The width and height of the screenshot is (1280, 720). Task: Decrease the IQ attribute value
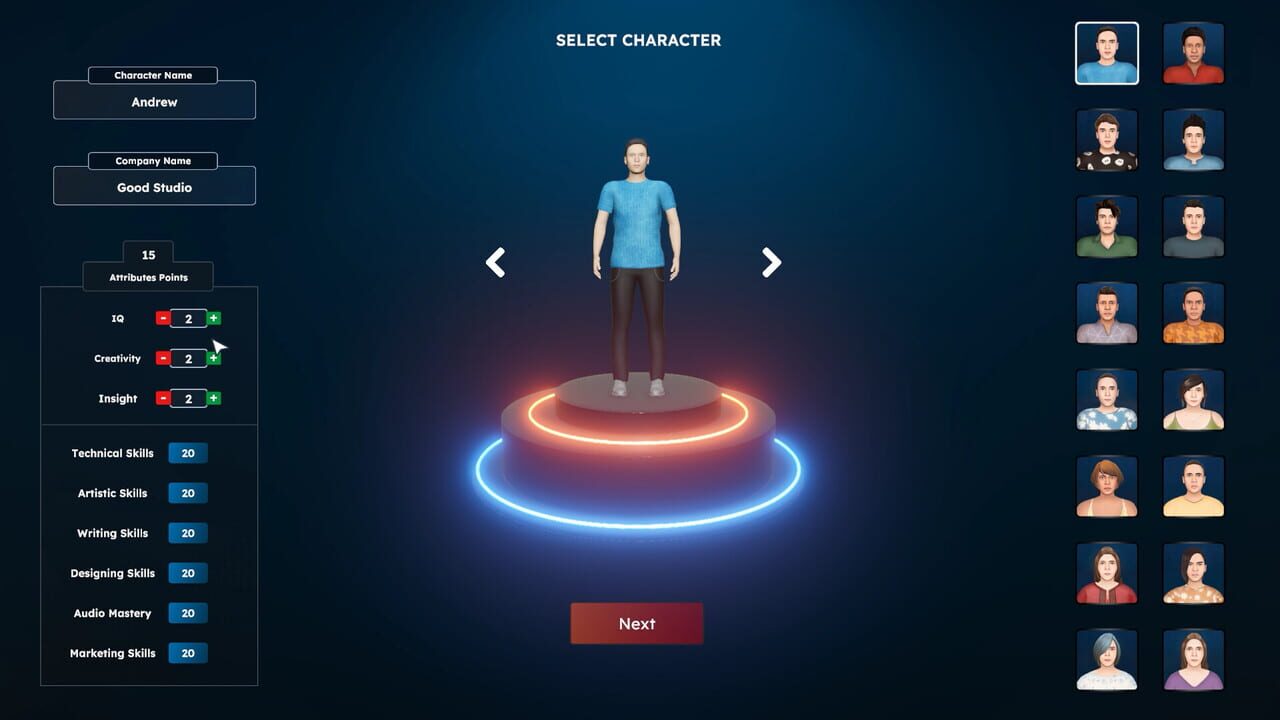tap(162, 318)
